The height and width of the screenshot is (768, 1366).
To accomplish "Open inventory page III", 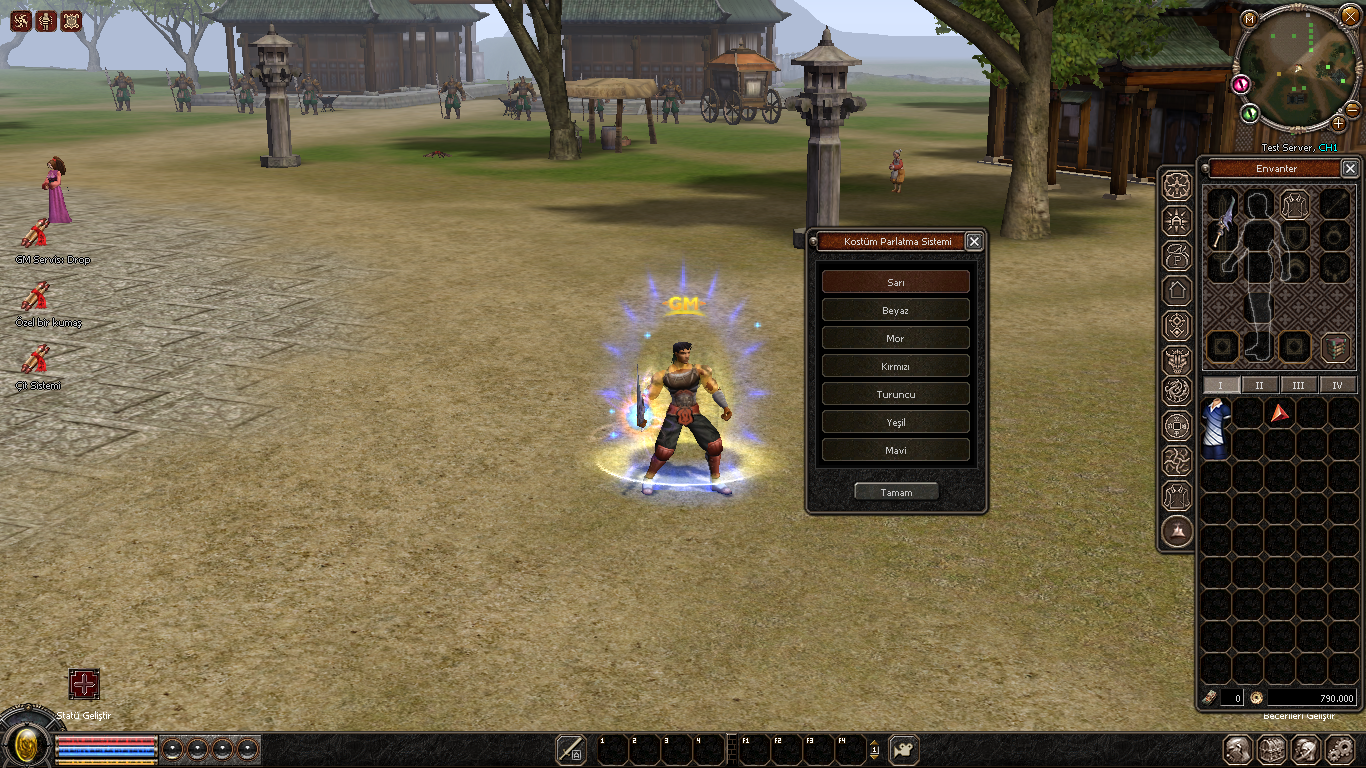I will (1298, 385).
